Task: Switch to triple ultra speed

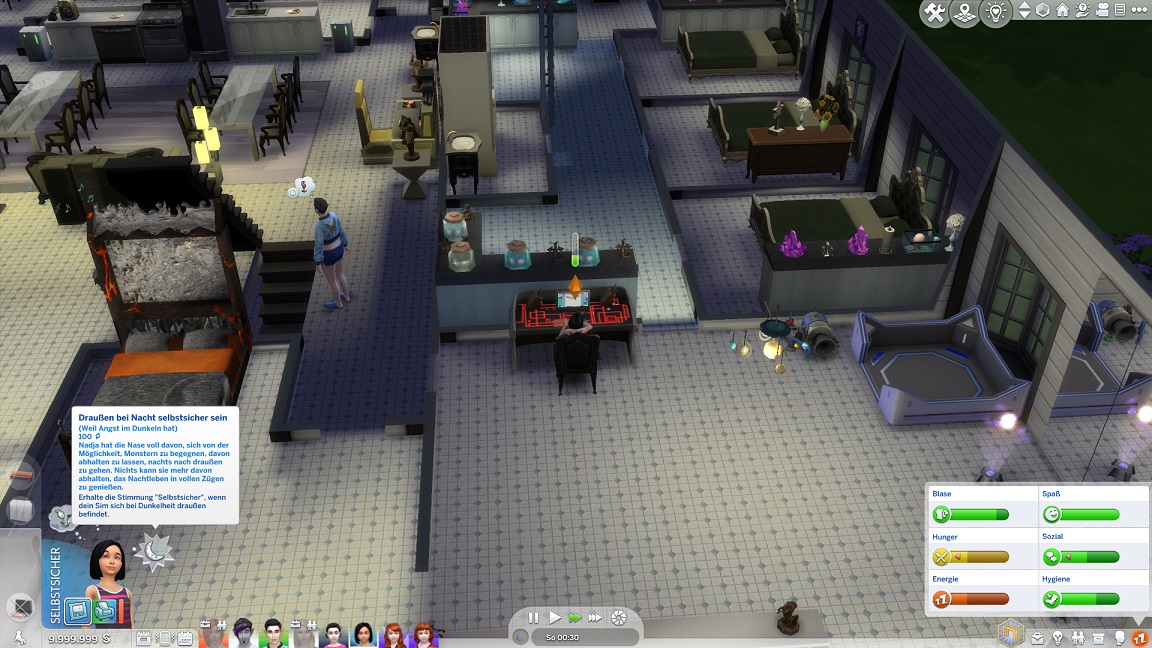Action: coord(596,618)
